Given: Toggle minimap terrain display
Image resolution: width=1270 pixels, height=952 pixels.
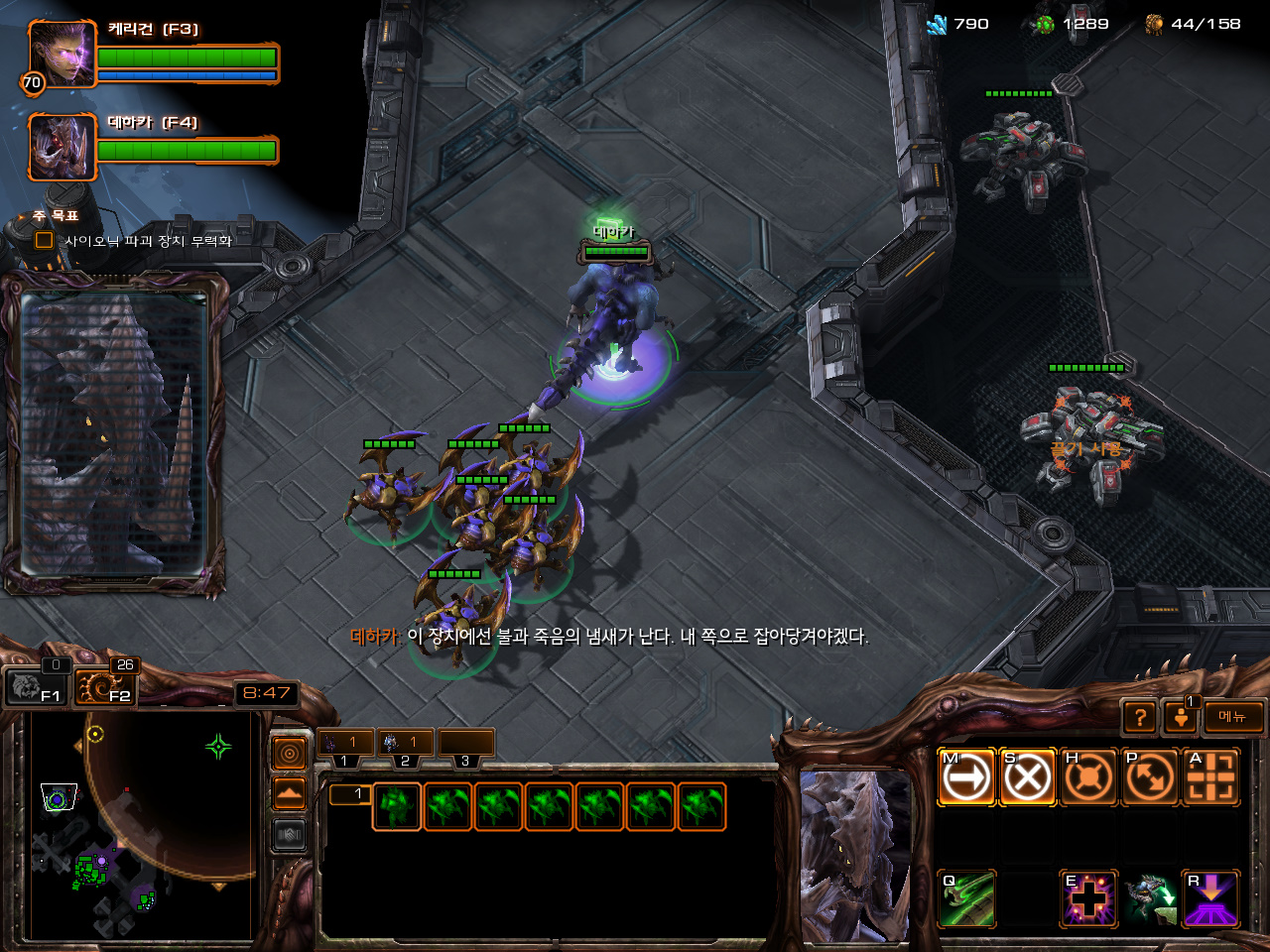Looking at the screenshot, I should pyautogui.click(x=290, y=793).
